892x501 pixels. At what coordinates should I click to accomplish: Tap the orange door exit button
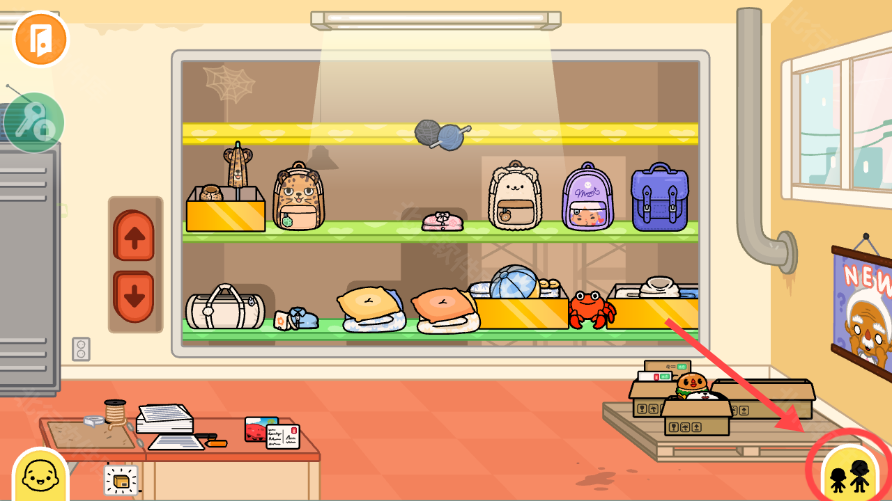[x=40, y=38]
